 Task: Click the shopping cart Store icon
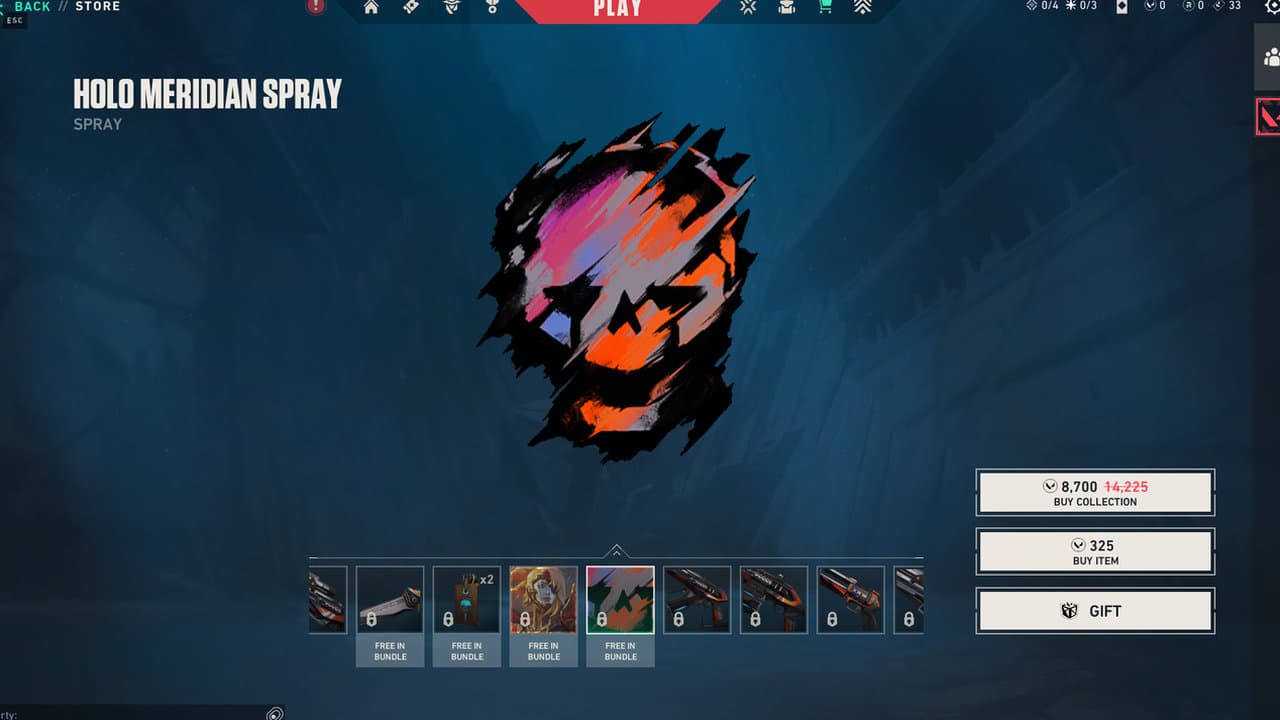(x=823, y=7)
